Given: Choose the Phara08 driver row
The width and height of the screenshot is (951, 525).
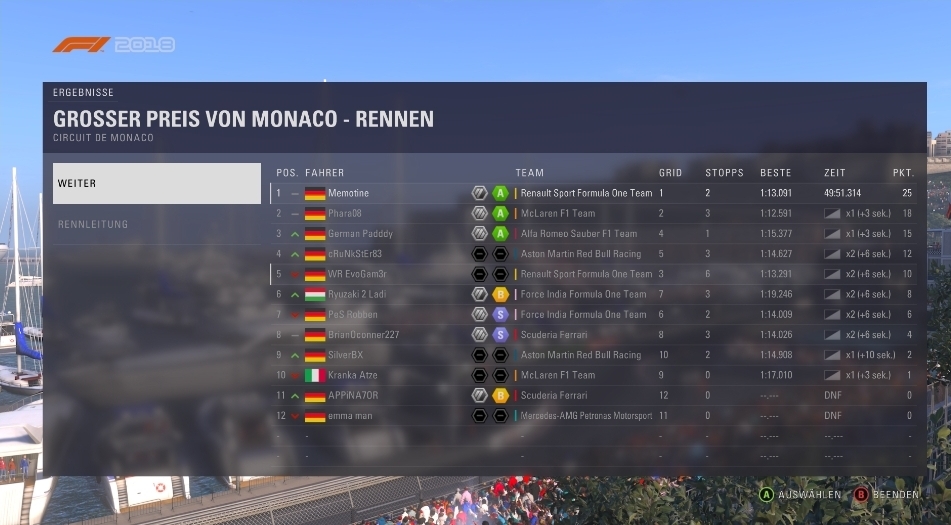Looking at the screenshot, I should [594, 213].
